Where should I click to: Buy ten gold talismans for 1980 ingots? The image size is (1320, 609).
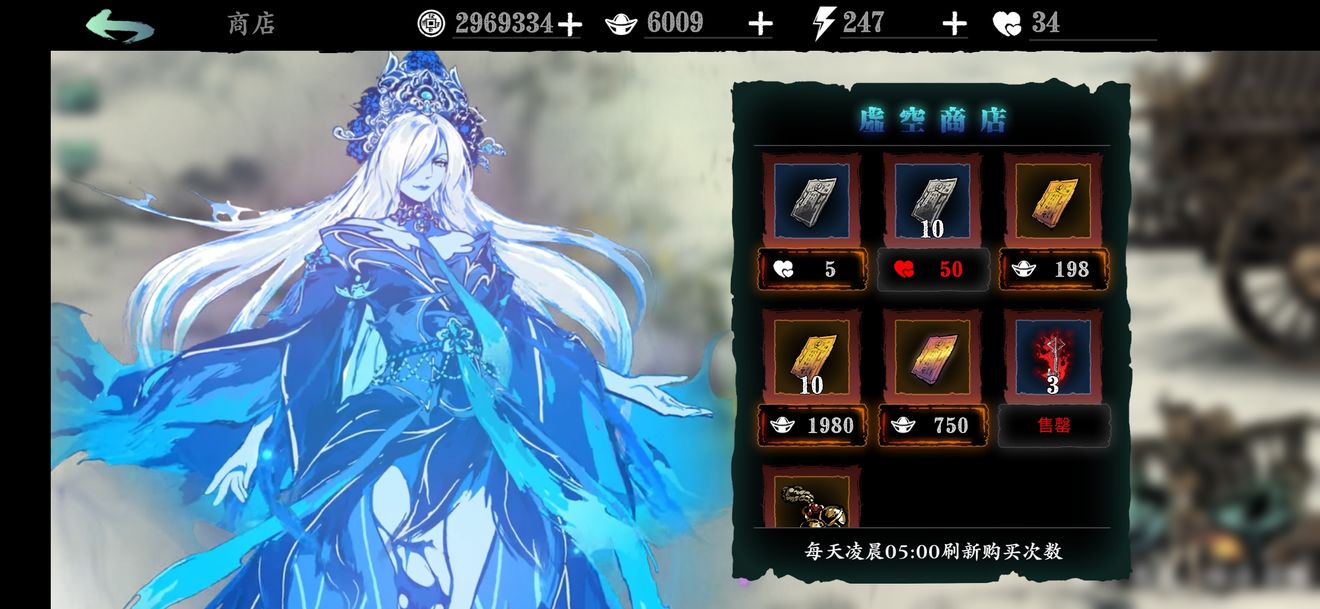pyautogui.click(x=811, y=425)
